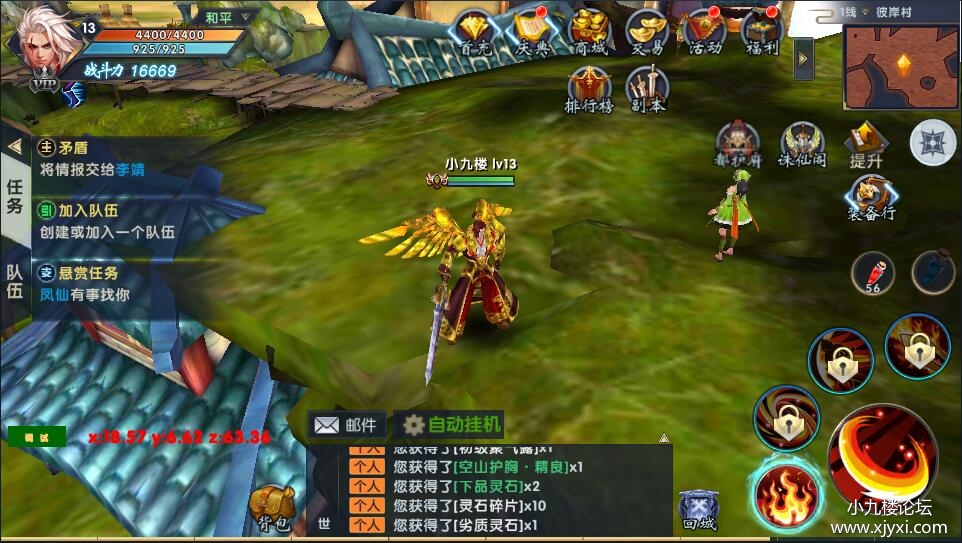Use the 回城 return-to-town button
The width and height of the screenshot is (962, 543).
(x=698, y=511)
